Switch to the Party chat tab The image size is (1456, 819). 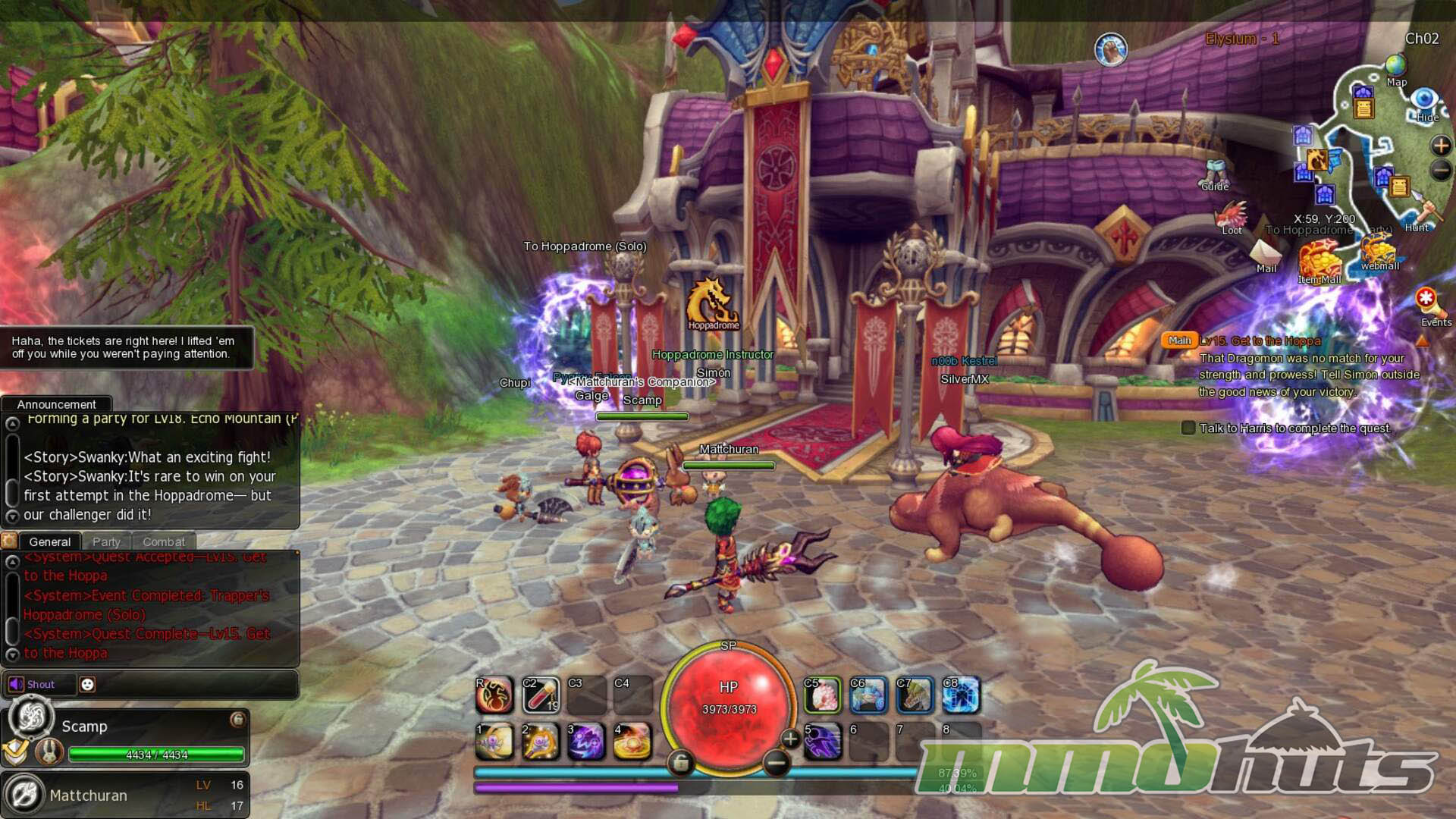[x=106, y=541]
